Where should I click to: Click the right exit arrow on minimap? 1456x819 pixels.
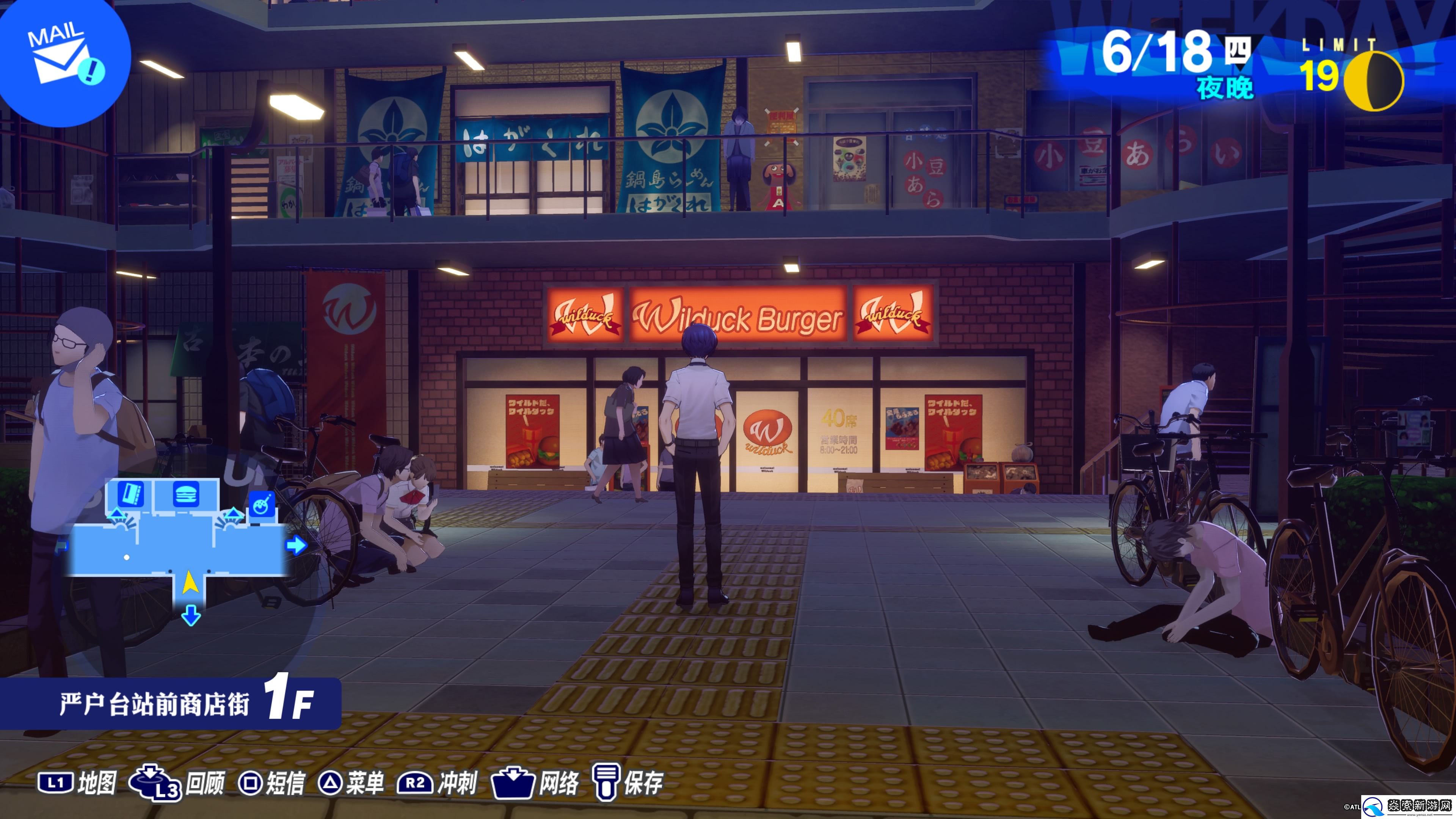click(296, 546)
